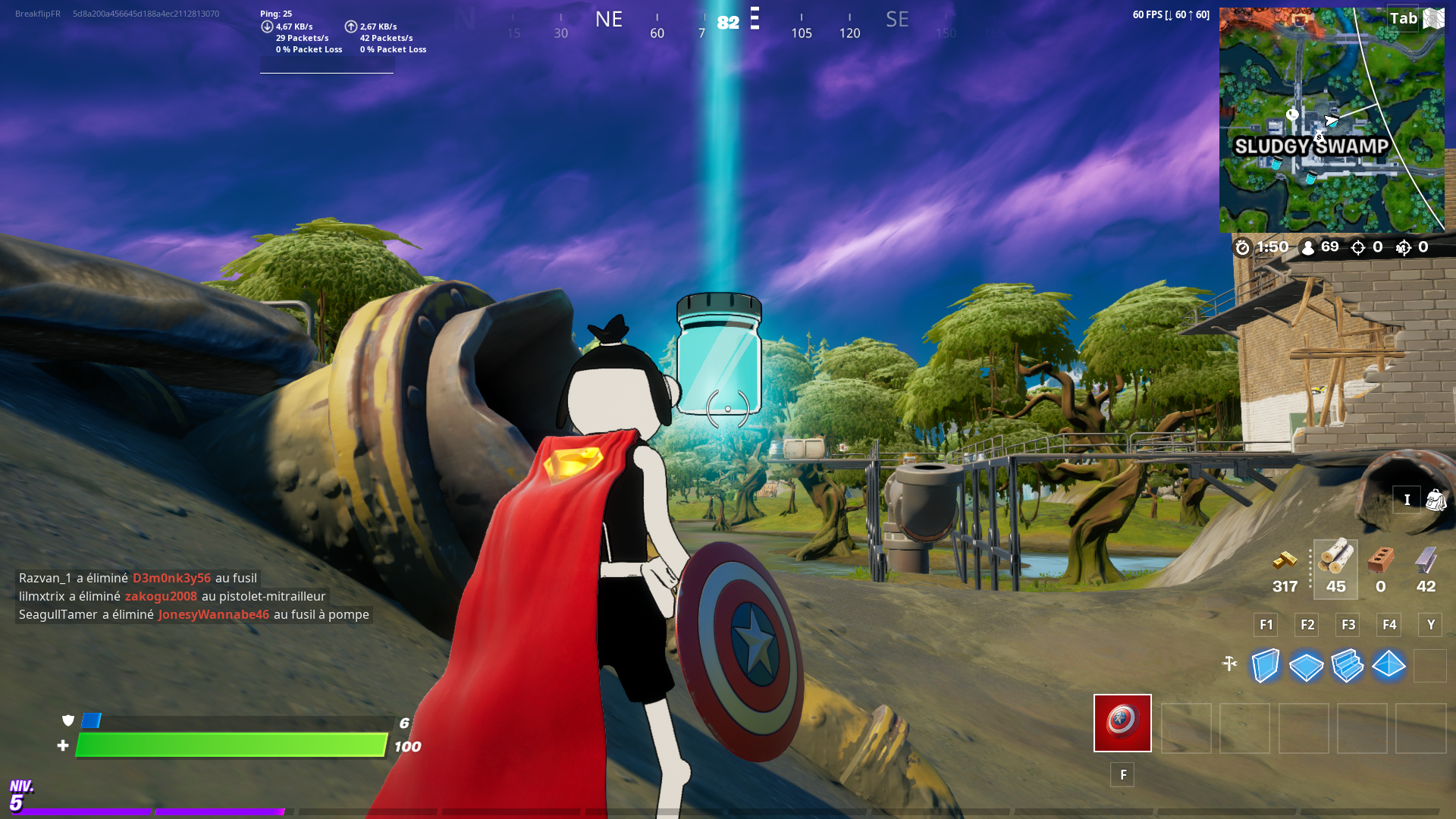Select the Captain America shield item slot

point(1122,723)
